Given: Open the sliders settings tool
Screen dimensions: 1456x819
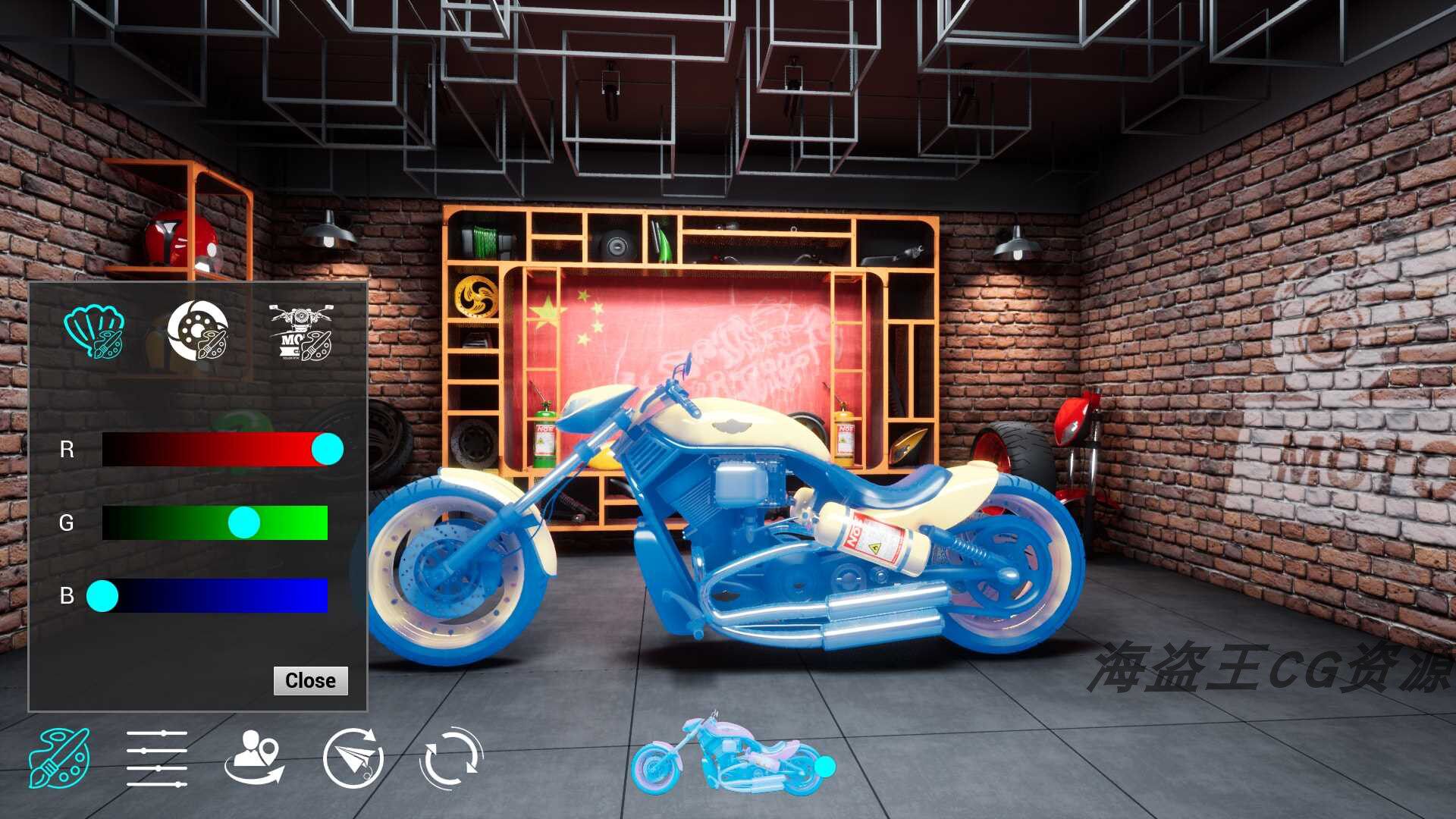Looking at the screenshot, I should click(x=157, y=758).
